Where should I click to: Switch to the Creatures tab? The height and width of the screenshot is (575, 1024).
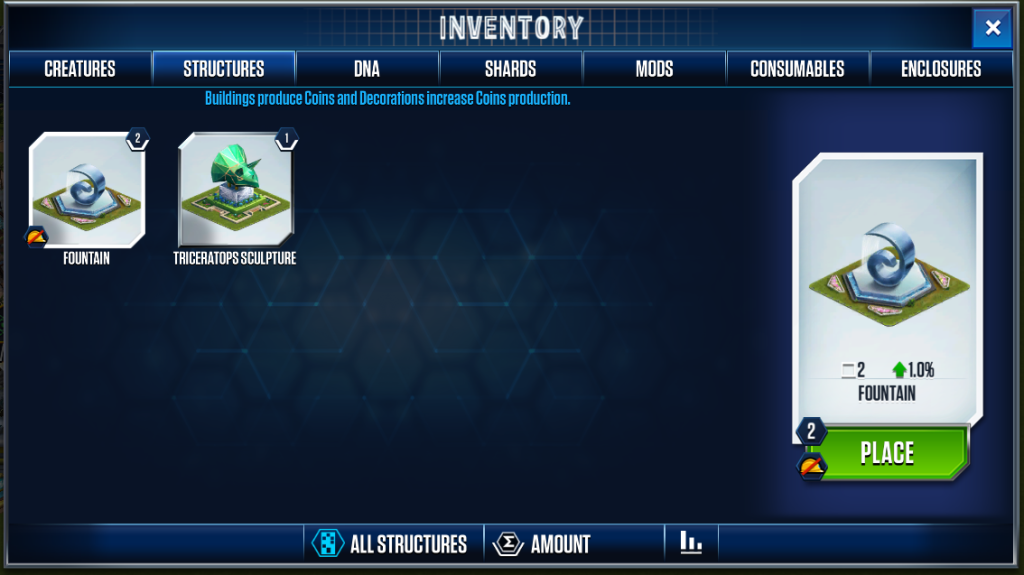[x=80, y=69]
